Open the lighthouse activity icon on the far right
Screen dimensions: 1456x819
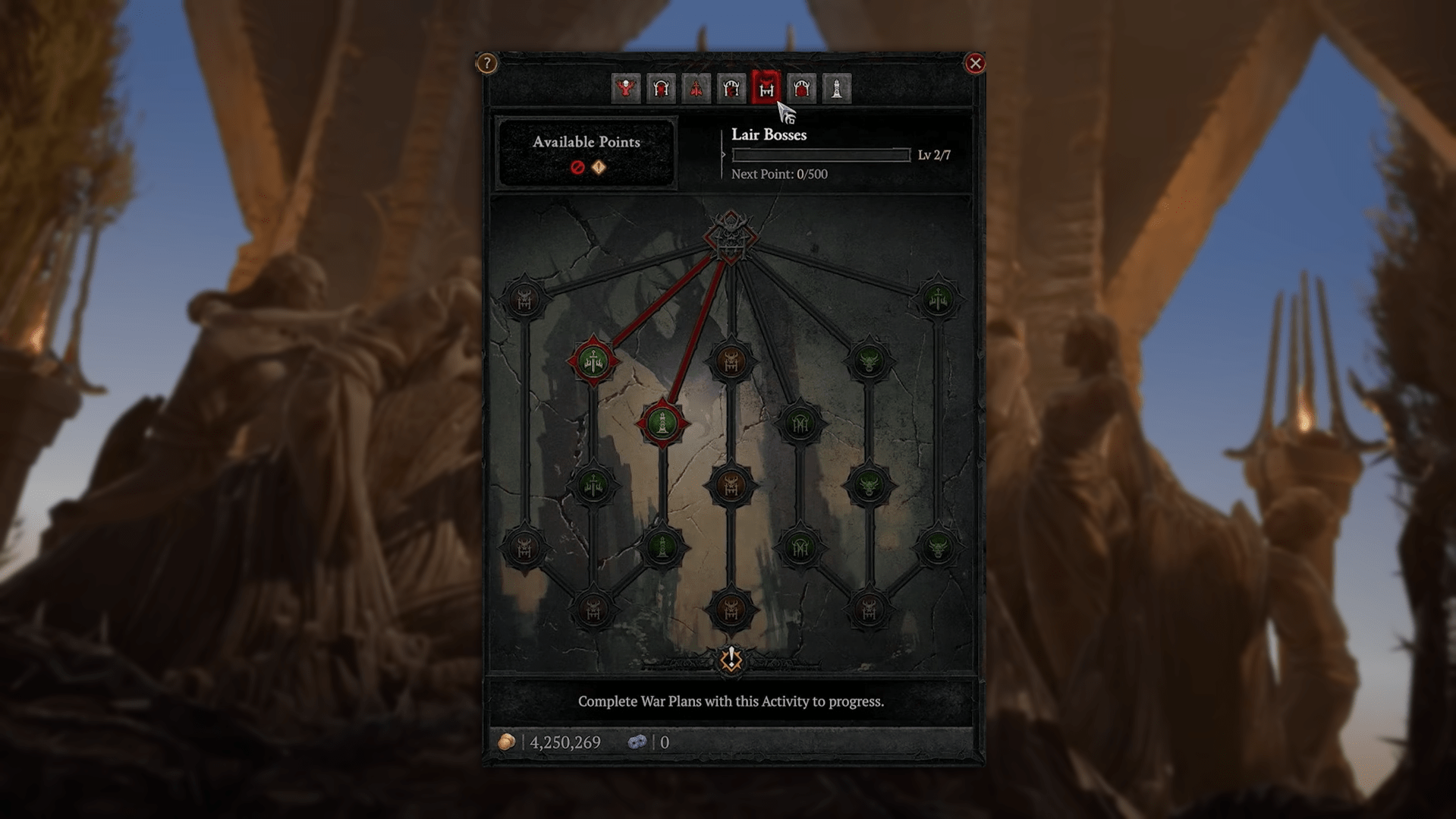pyautogui.click(x=838, y=88)
